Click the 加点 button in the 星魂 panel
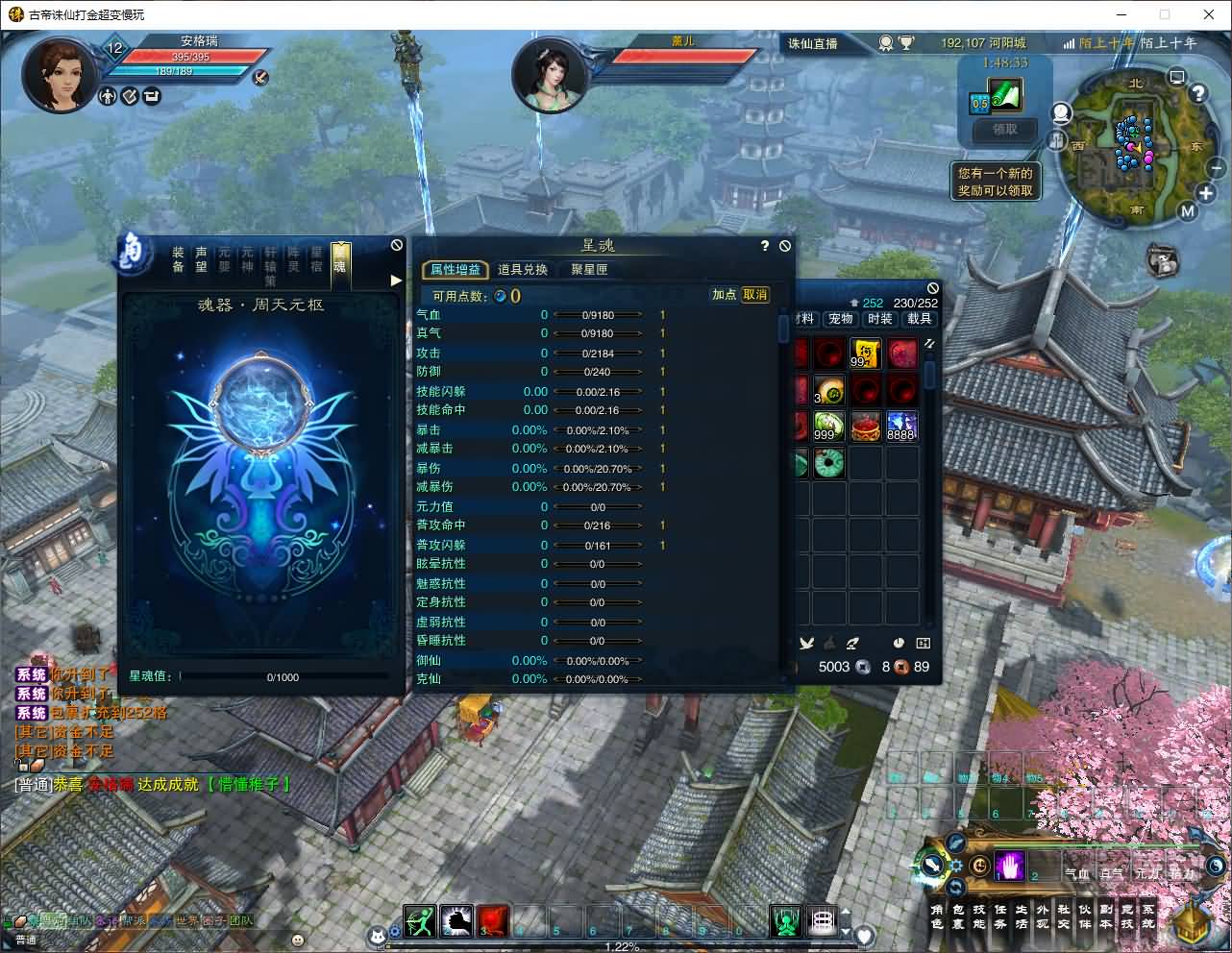This screenshot has width=1232, height=953. click(x=725, y=295)
